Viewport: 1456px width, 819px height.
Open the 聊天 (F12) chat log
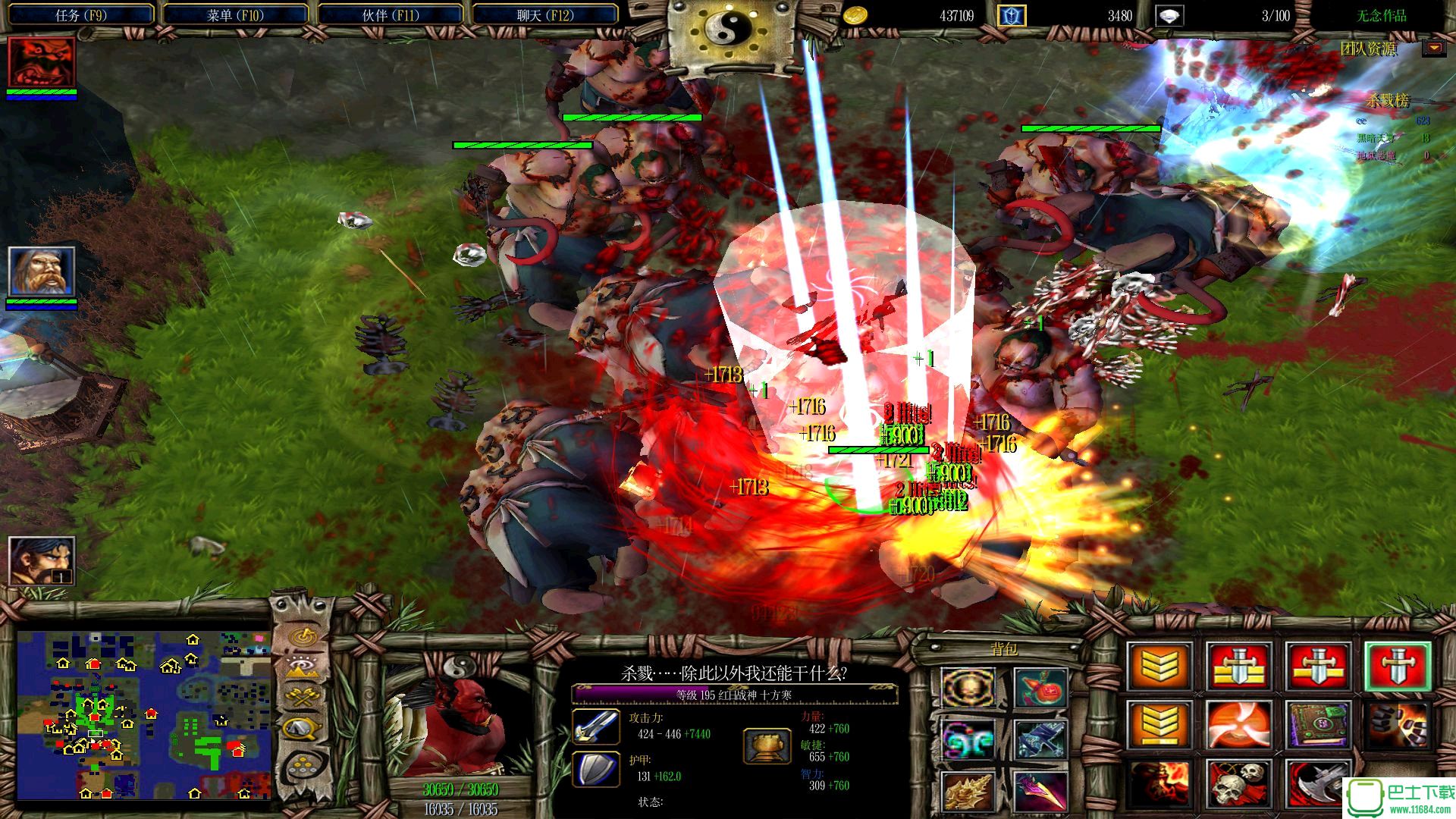[x=545, y=15]
